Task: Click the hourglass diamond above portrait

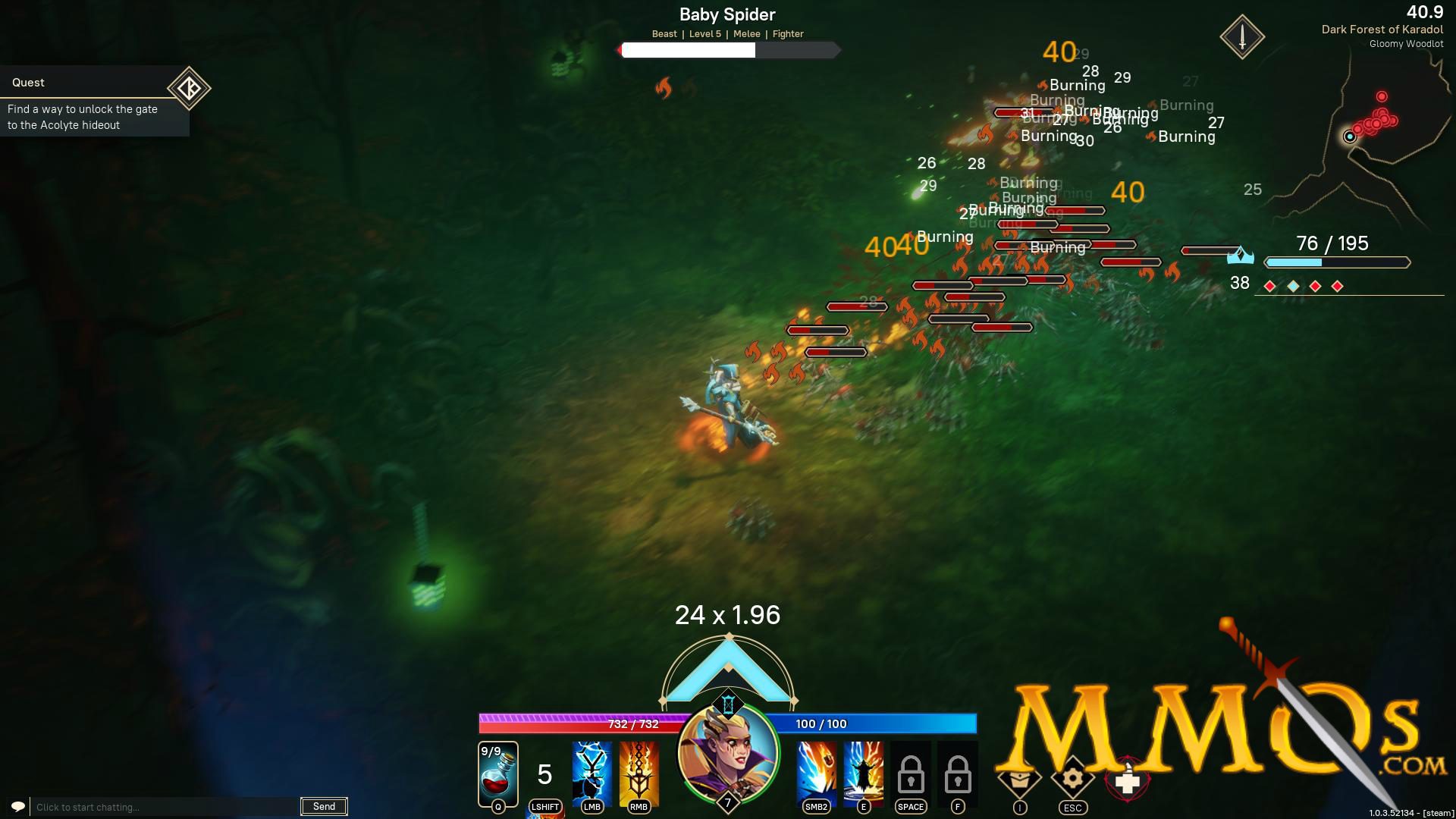Action: click(x=728, y=704)
